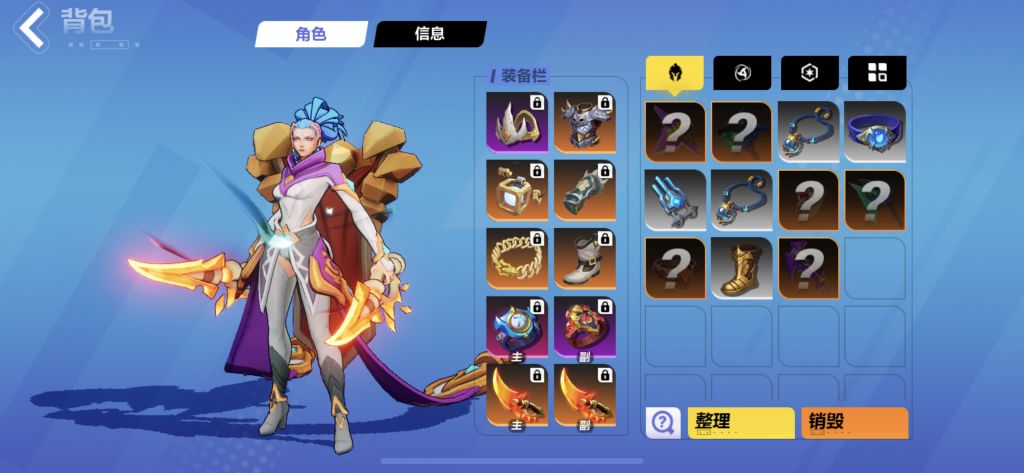Show the helmet category in the bag
The image size is (1024, 473).
coord(674,72)
